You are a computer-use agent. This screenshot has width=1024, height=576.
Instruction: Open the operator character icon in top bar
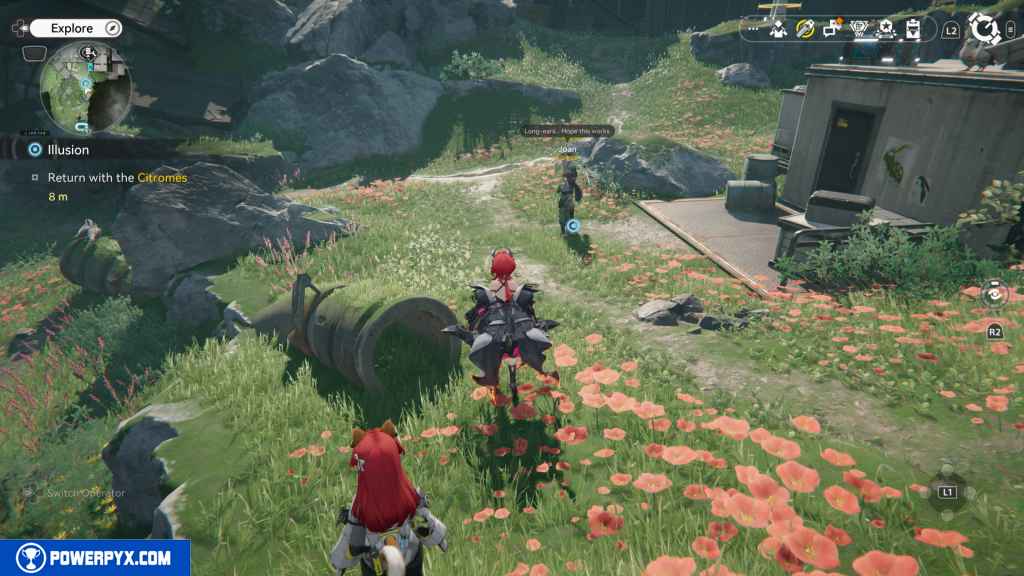point(778,30)
